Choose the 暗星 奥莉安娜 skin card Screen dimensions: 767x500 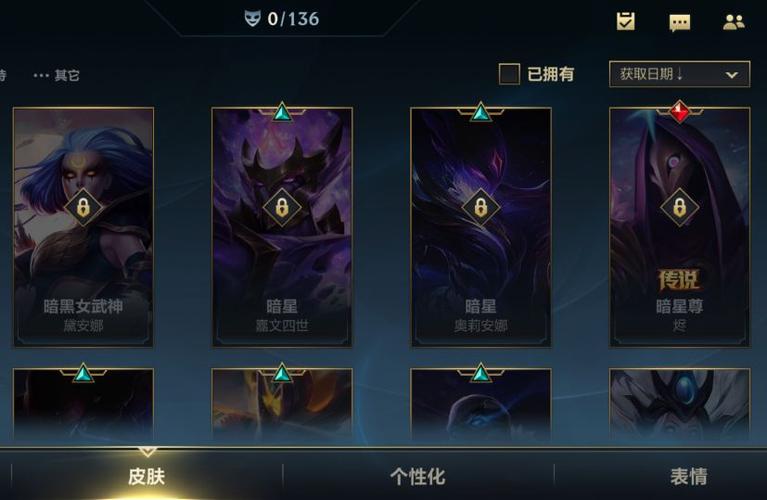(481, 226)
